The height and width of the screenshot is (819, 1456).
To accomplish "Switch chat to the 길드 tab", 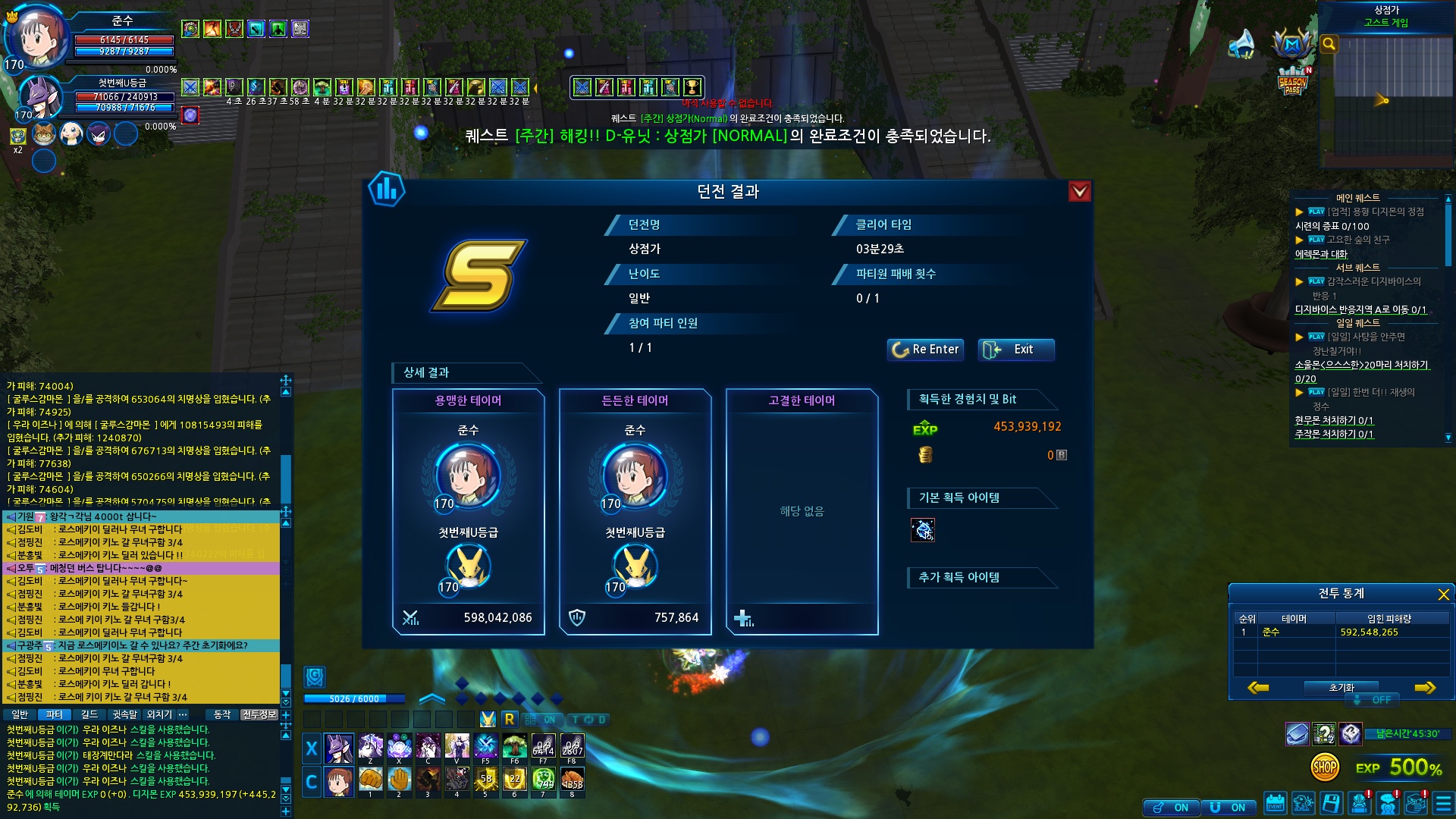I will coord(89,714).
